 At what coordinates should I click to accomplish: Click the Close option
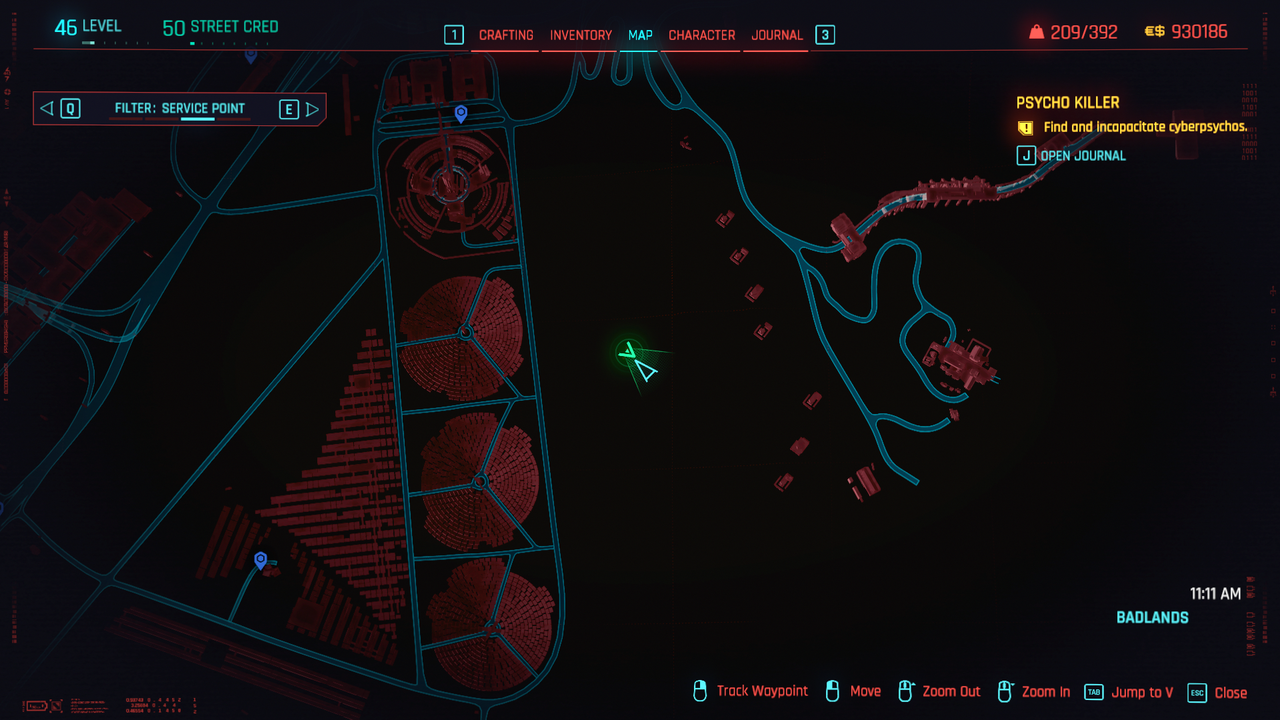(x=1230, y=692)
